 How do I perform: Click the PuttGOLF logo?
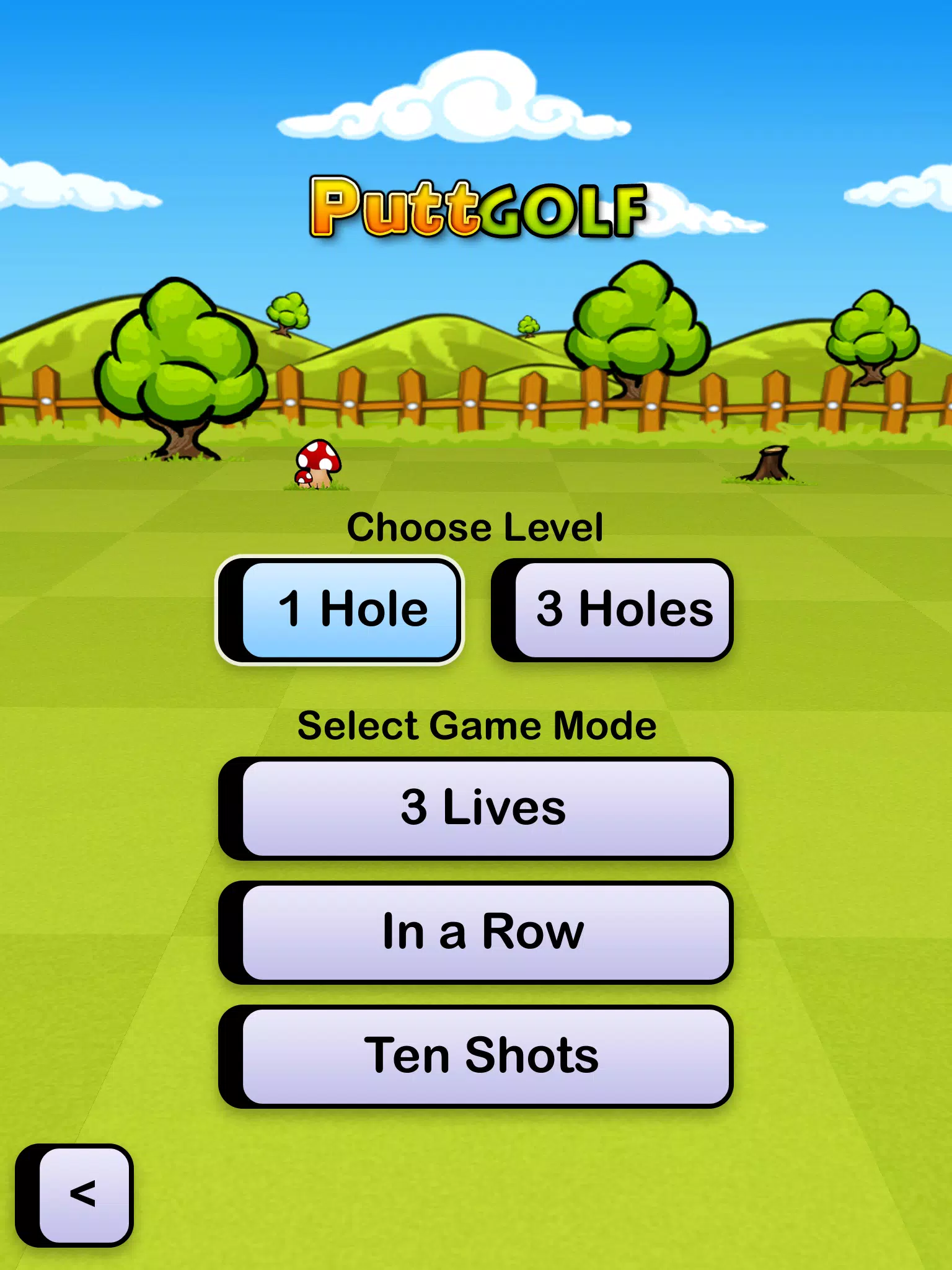[476, 208]
